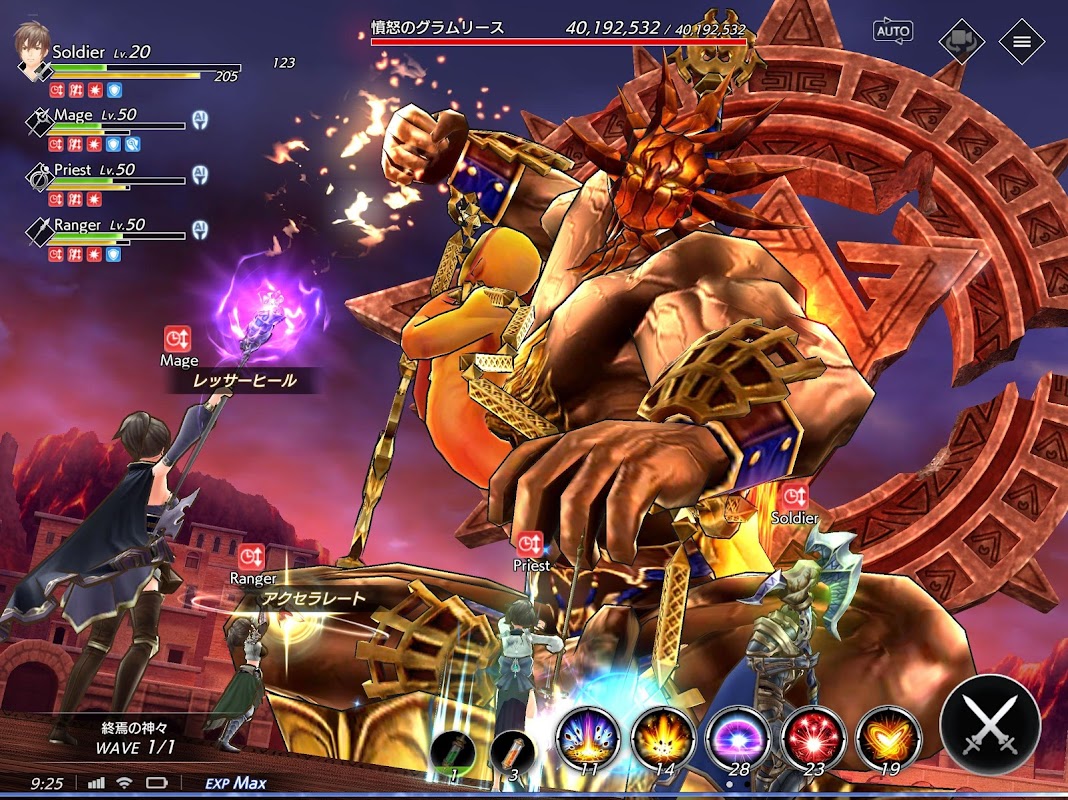Toggle the AI icon beside Mage

click(x=200, y=120)
